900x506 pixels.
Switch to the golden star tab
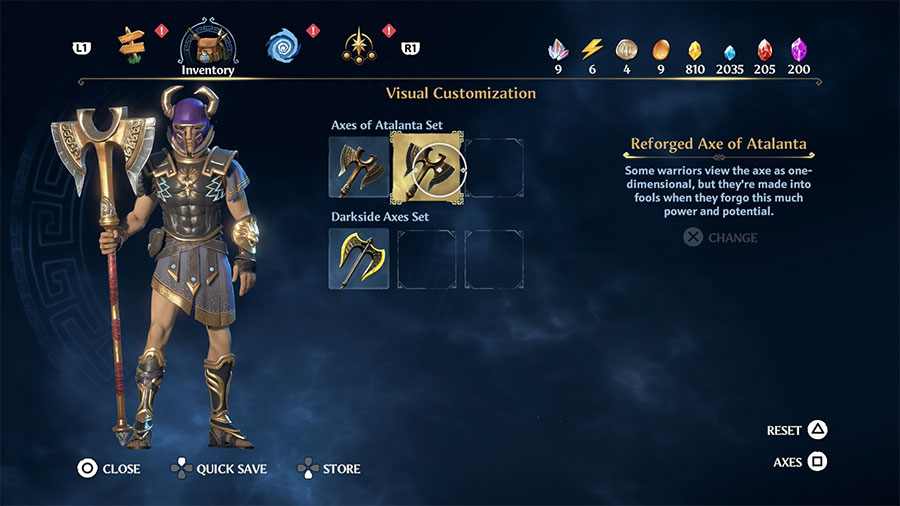(359, 45)
